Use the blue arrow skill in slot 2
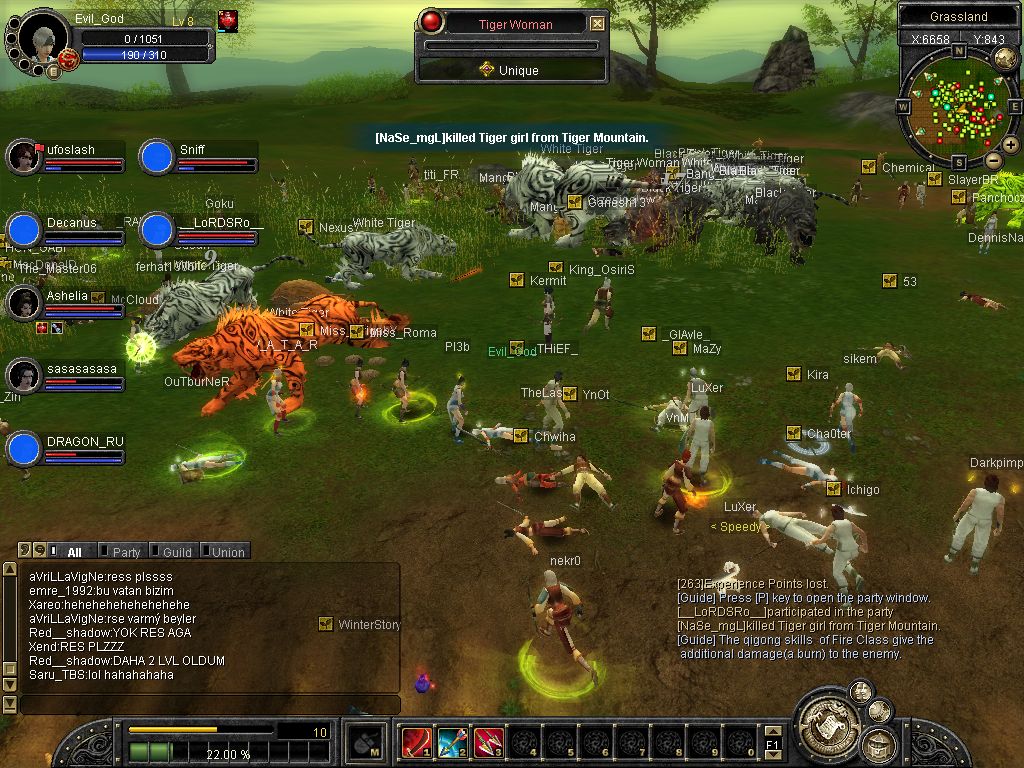The height and width of the screenshot is (768, 1024). [452, 742]
